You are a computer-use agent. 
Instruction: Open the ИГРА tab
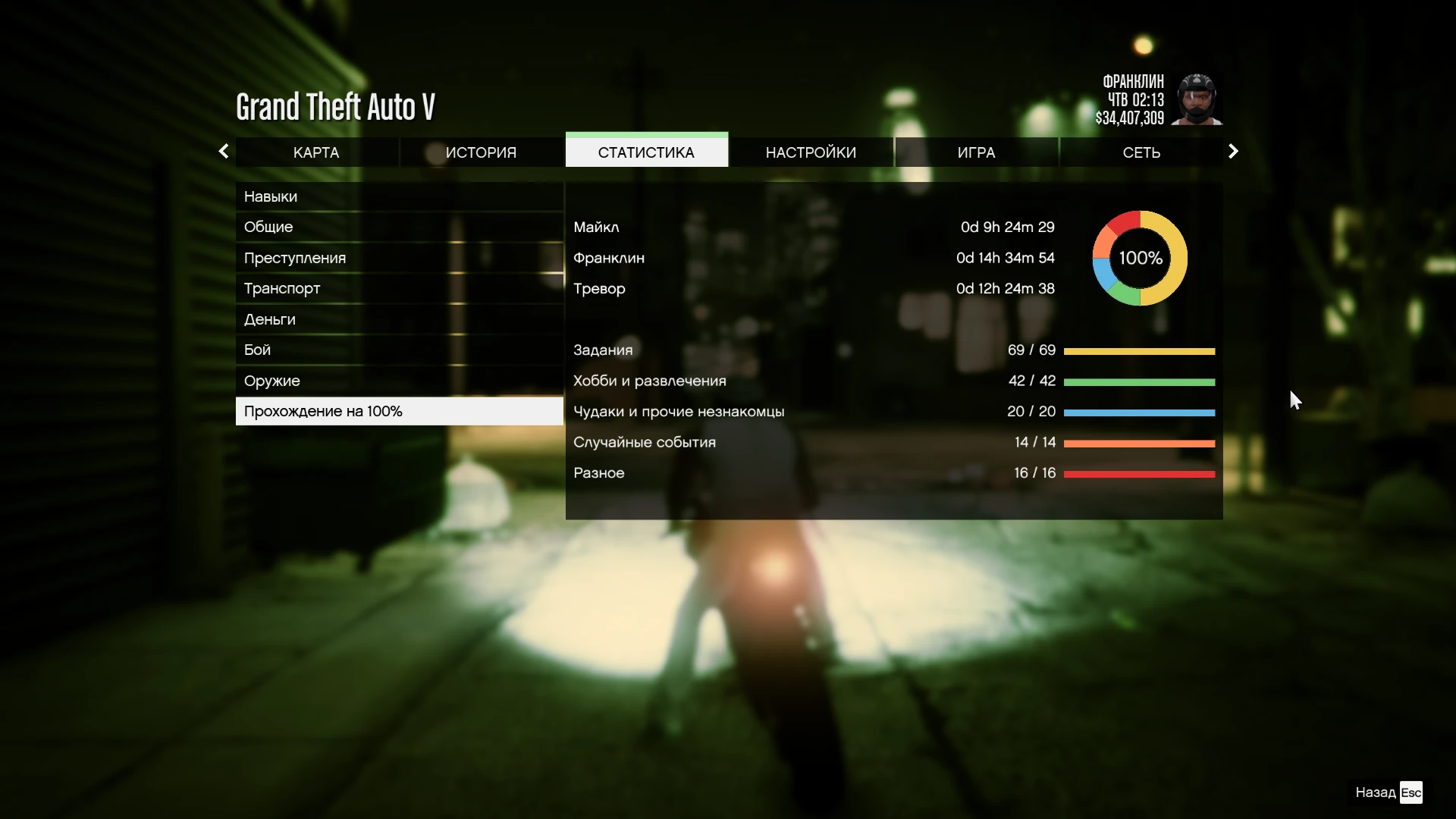[976, 152]
